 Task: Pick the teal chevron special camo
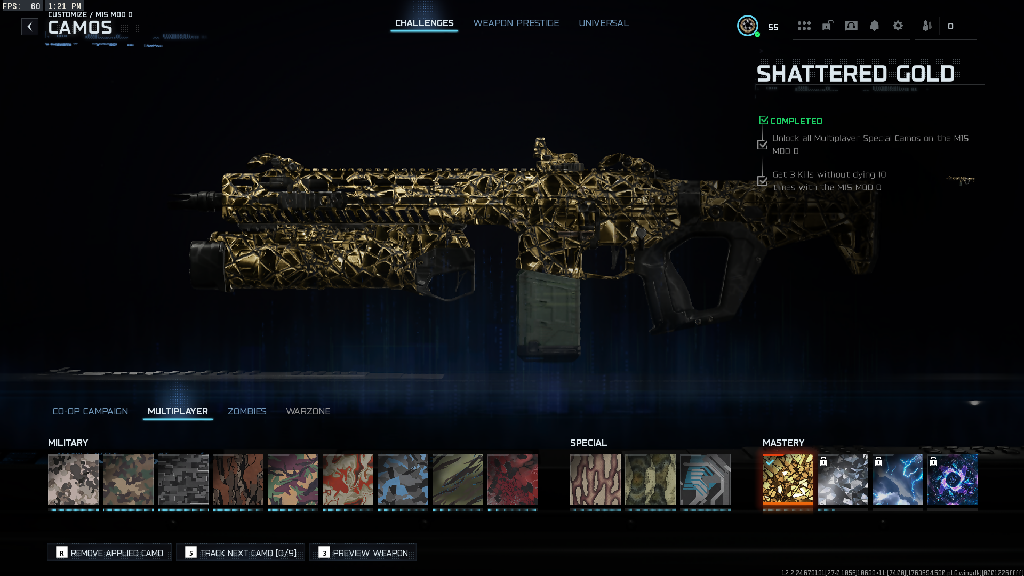coord(705,480)
